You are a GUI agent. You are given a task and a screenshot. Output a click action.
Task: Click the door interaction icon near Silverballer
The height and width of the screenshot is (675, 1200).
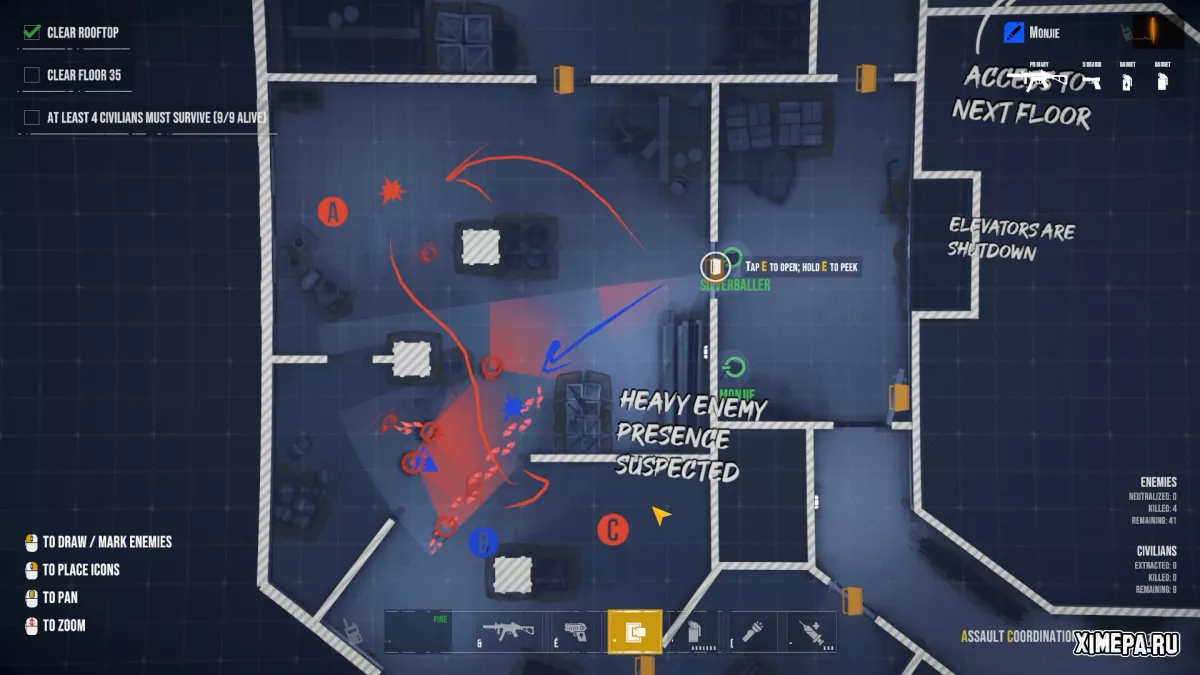714,266
